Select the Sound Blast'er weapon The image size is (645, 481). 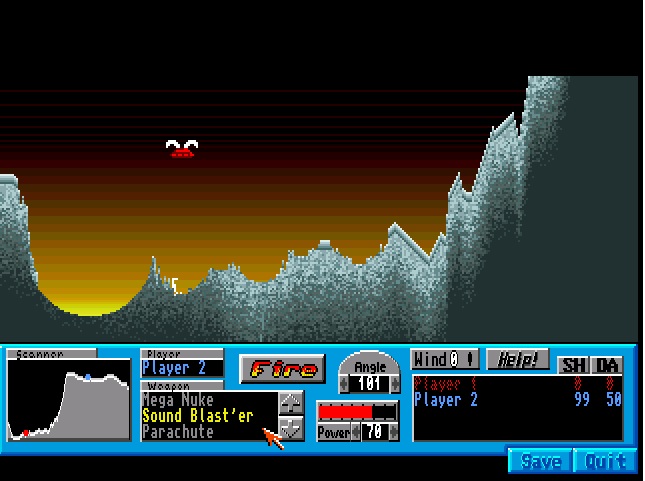click(x=198, y=416)
